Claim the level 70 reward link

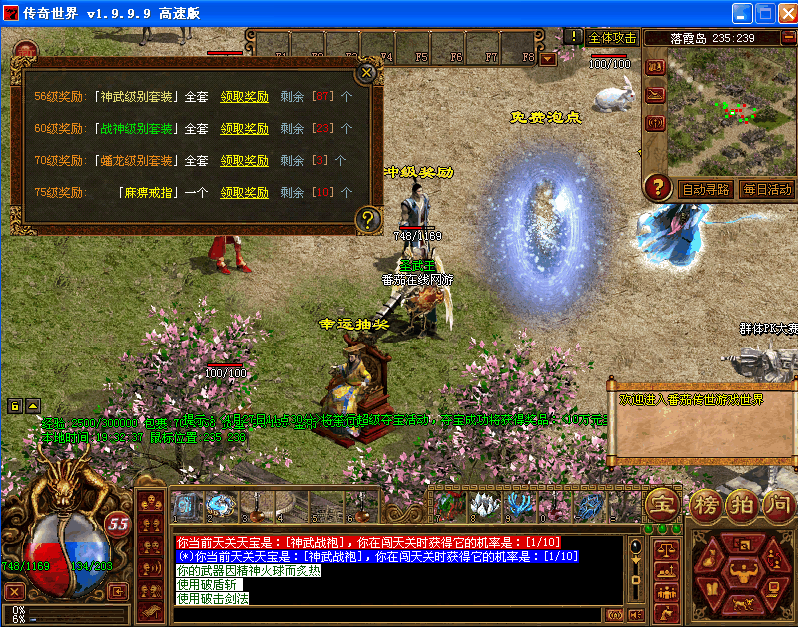pos(244,160)
